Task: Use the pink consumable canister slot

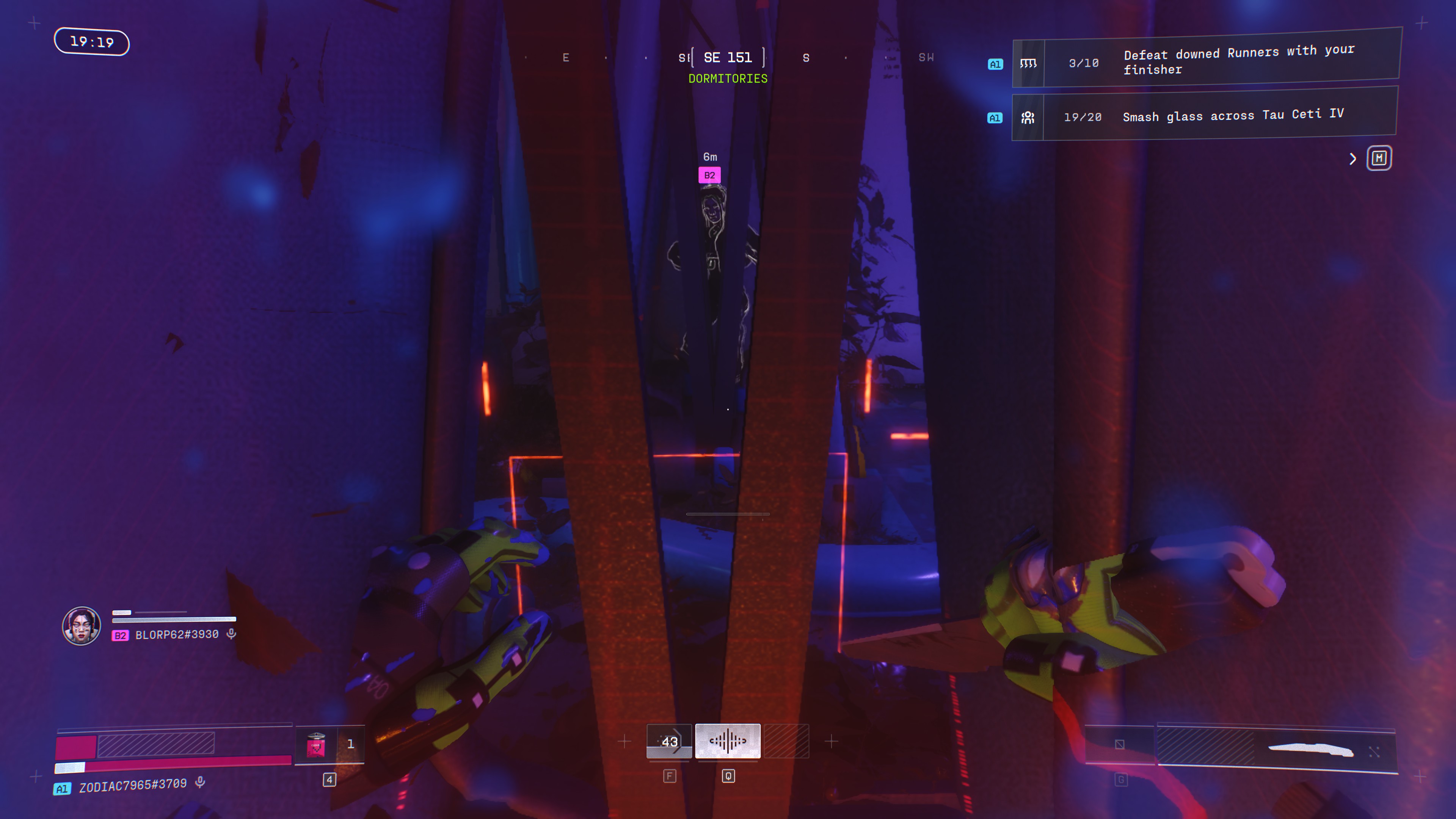Action: 316,744
